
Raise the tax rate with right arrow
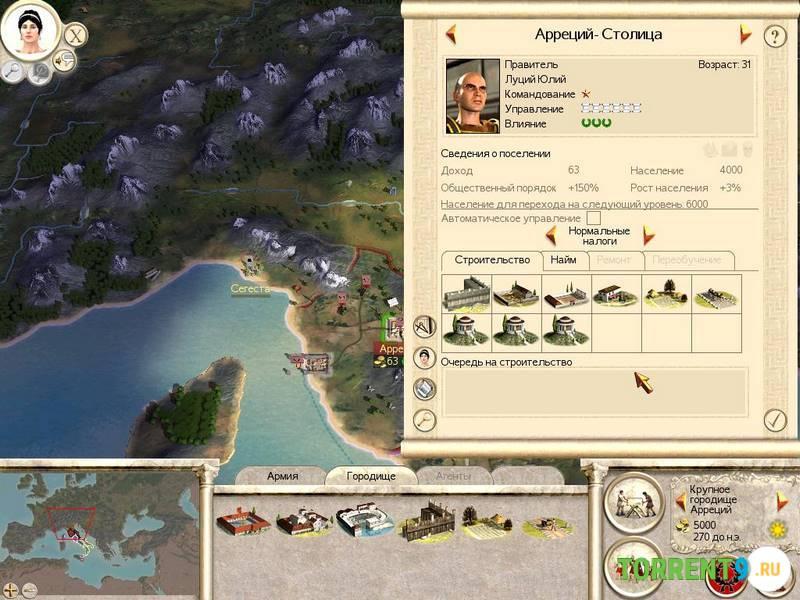(x=648, y=235)
